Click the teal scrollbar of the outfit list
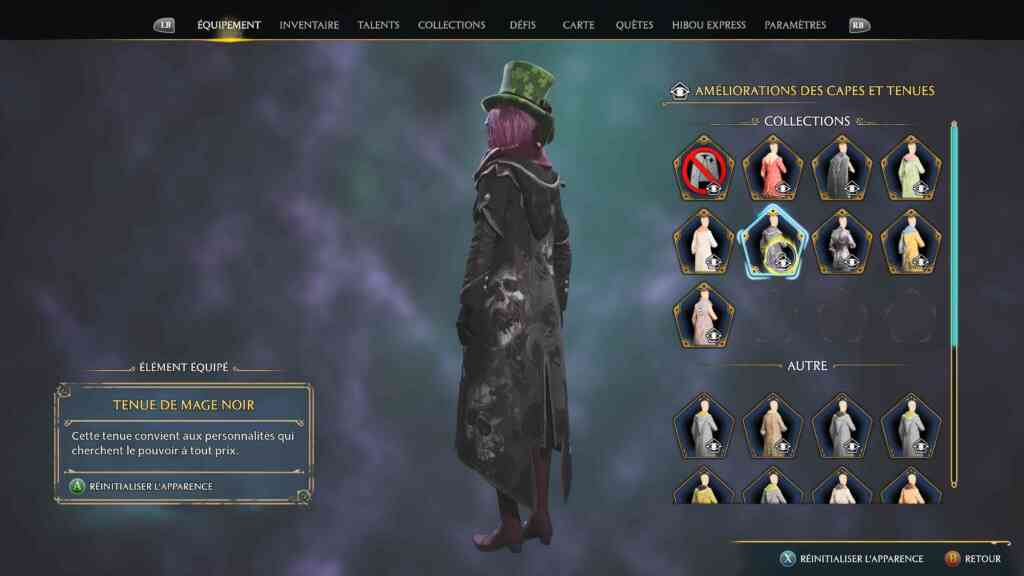The image size is (1024, 576). pos(954,240)
